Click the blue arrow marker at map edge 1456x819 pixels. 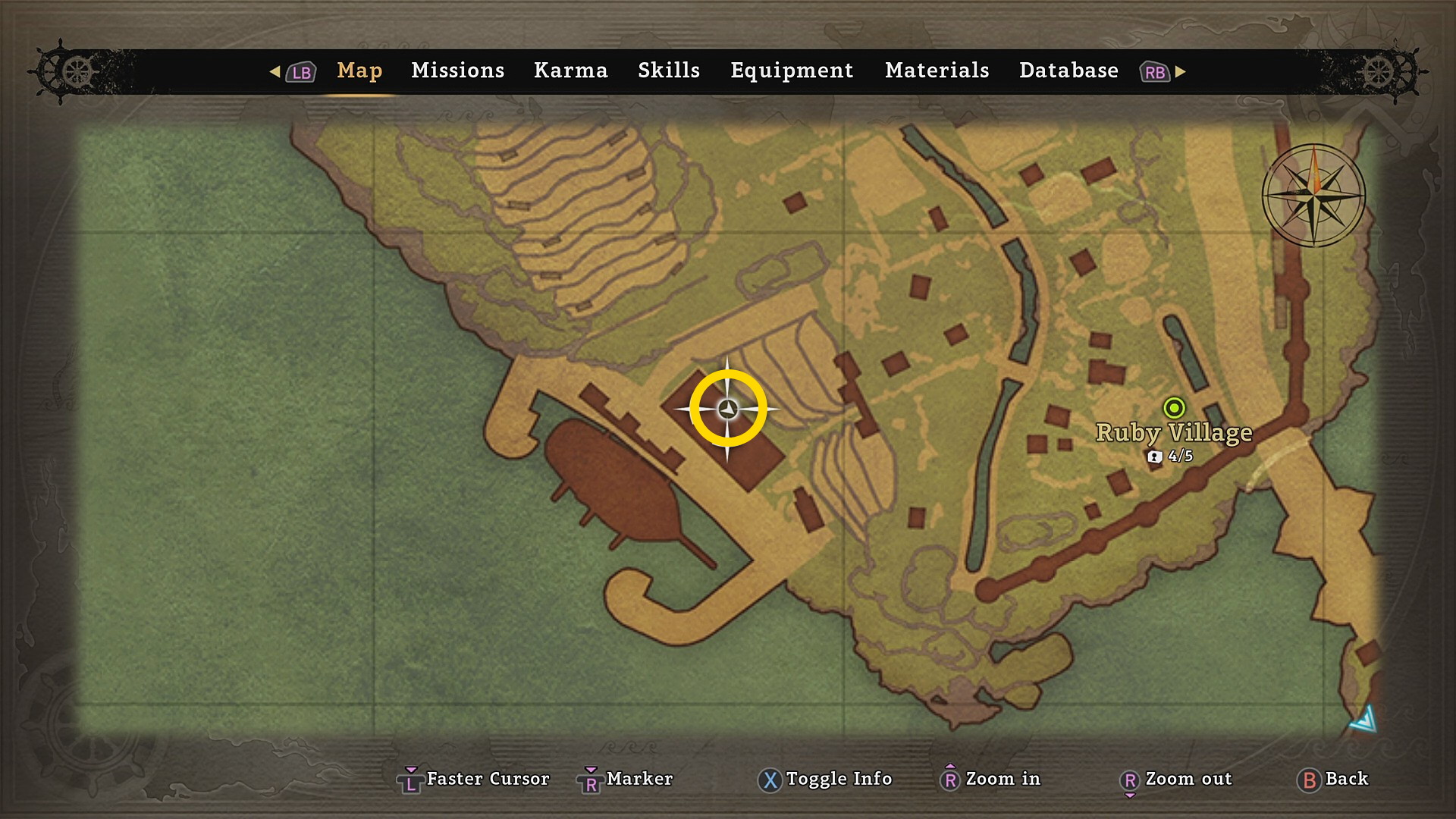1364,719
